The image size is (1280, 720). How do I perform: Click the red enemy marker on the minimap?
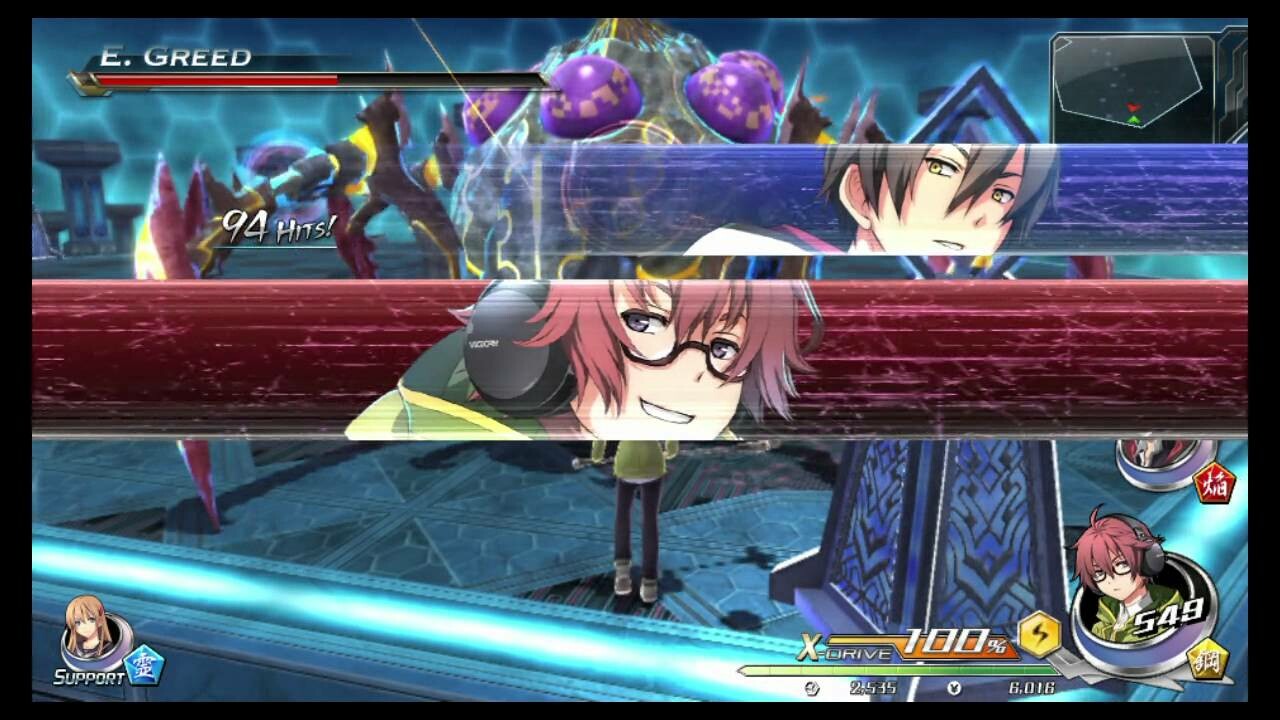[x=1133, y=107]
